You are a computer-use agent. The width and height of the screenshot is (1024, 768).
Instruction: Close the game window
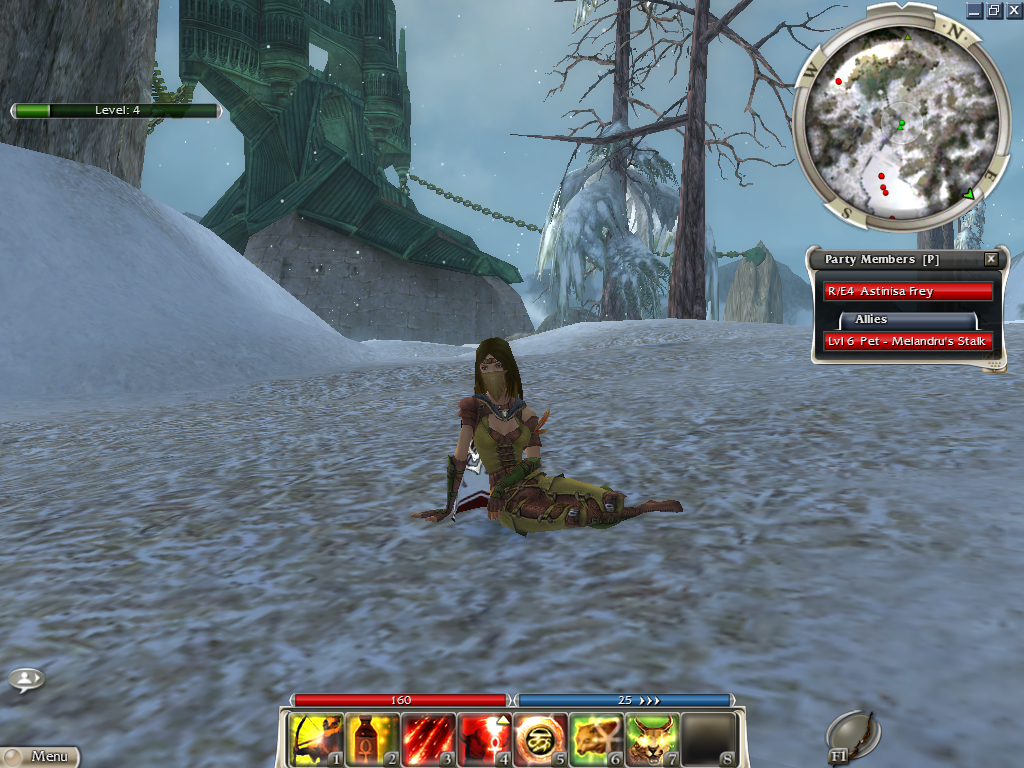[x=1012, y=10]
